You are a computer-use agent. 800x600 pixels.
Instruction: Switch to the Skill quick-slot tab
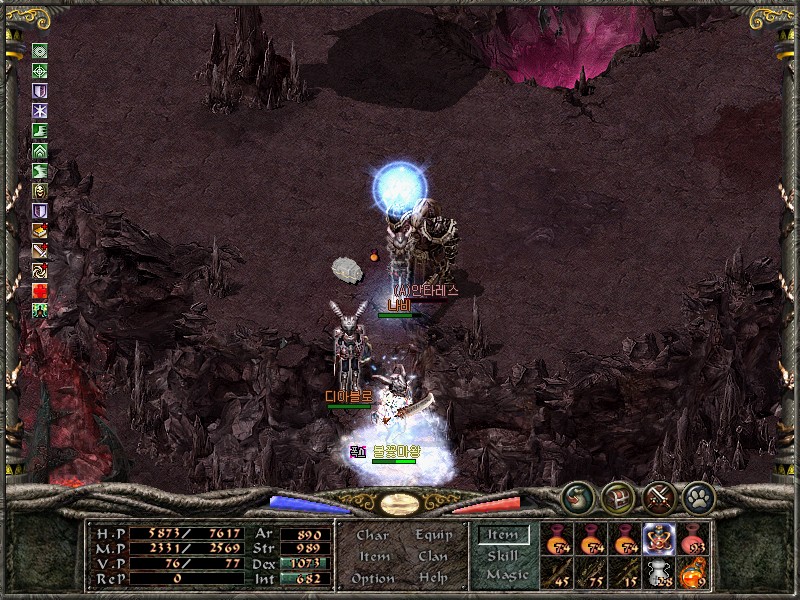tap(503, 555)
